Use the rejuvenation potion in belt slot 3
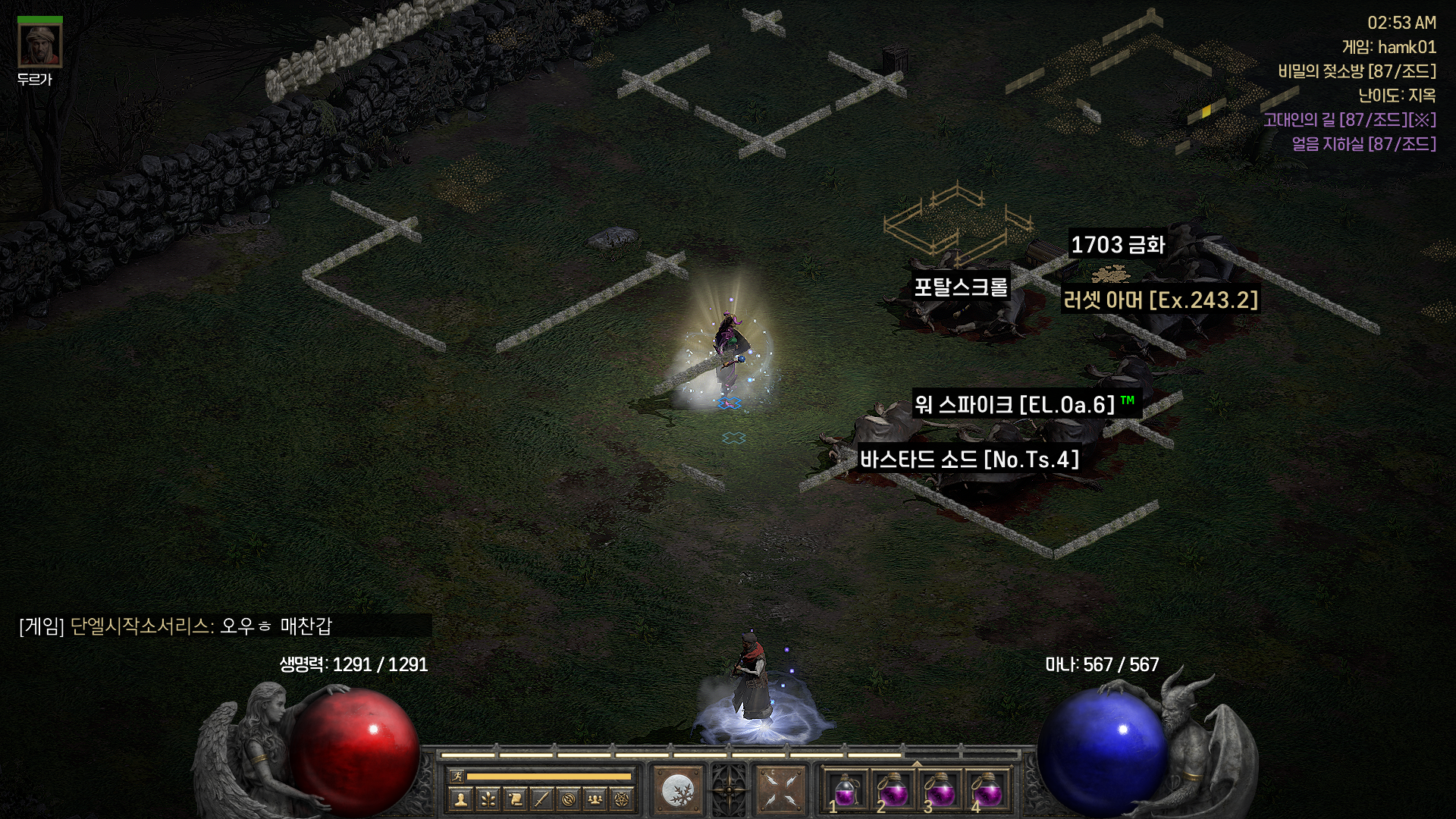Viewport: 1456px width, 819px height. click(x=940, y=791)
